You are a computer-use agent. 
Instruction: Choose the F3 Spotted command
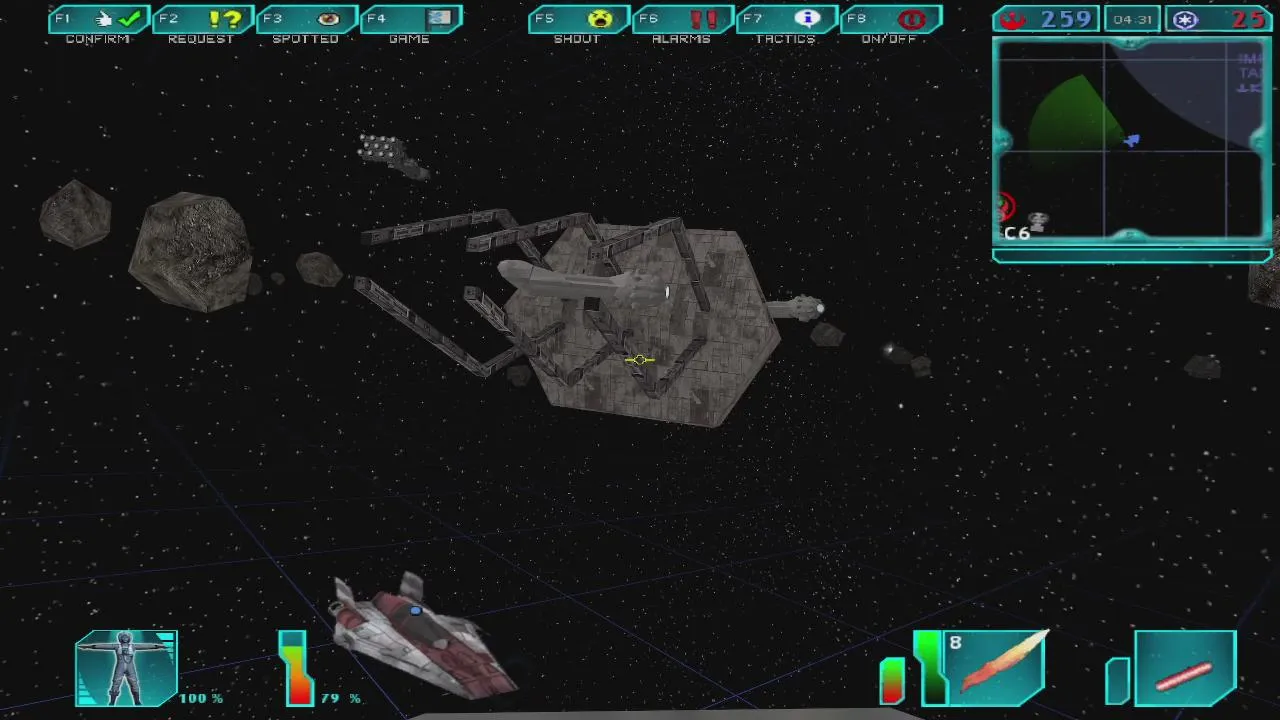click(308, 20)
